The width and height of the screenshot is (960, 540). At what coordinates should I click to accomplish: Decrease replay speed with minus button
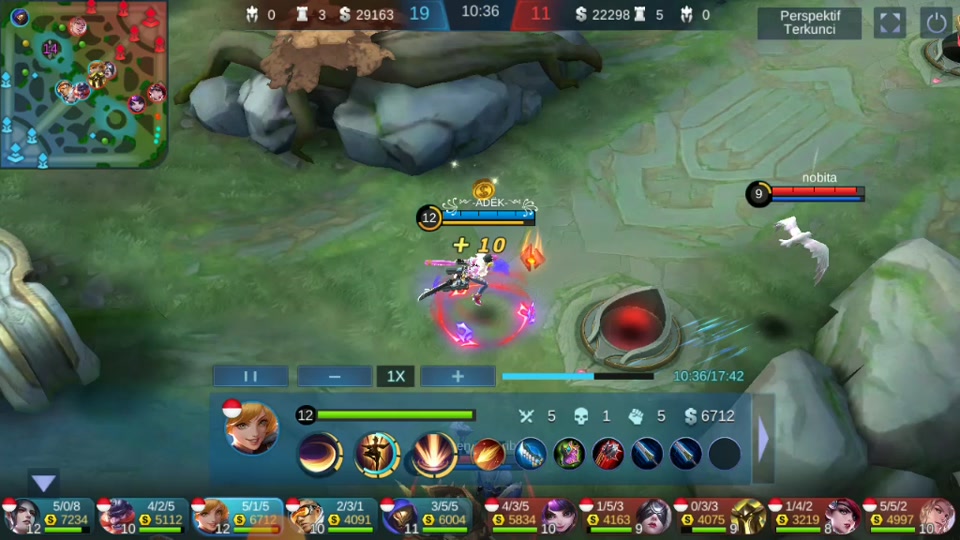334,376
